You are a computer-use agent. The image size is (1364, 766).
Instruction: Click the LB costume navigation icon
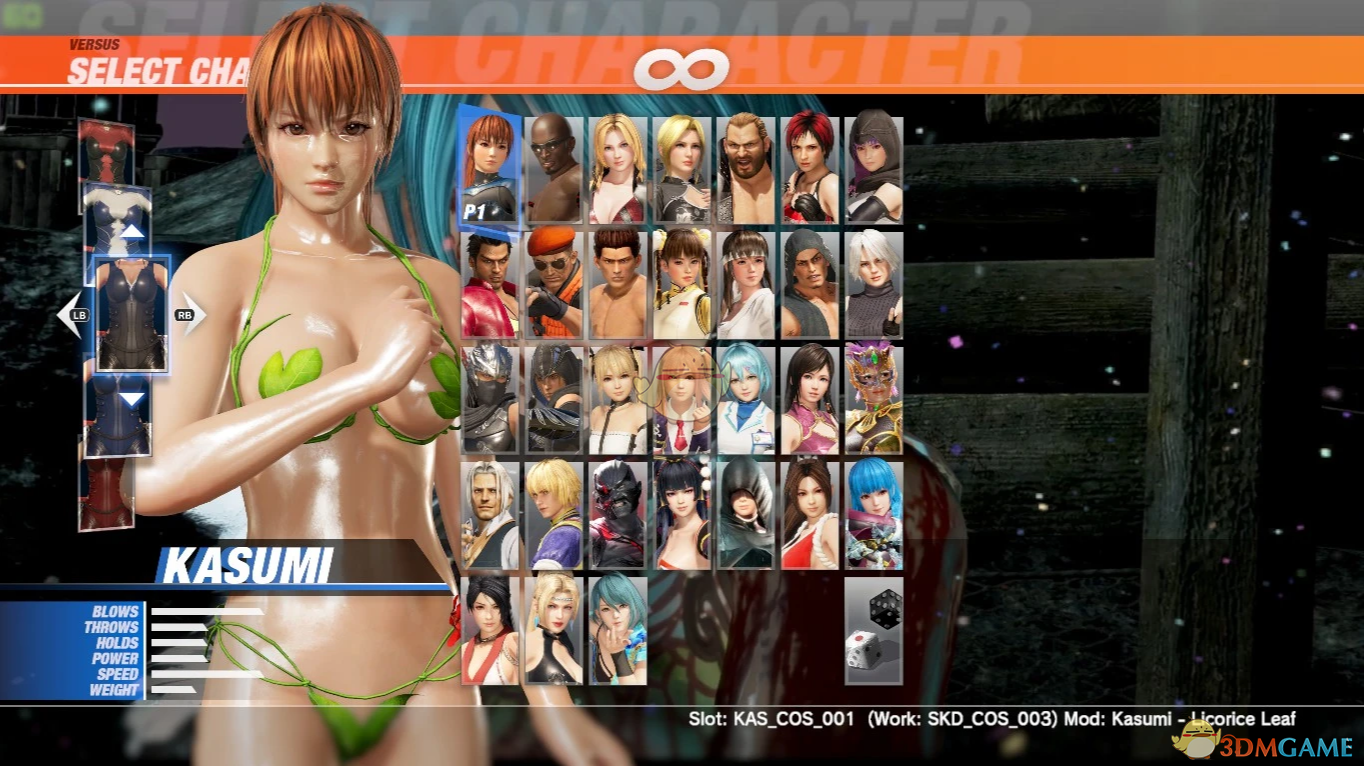click(78, 314)
